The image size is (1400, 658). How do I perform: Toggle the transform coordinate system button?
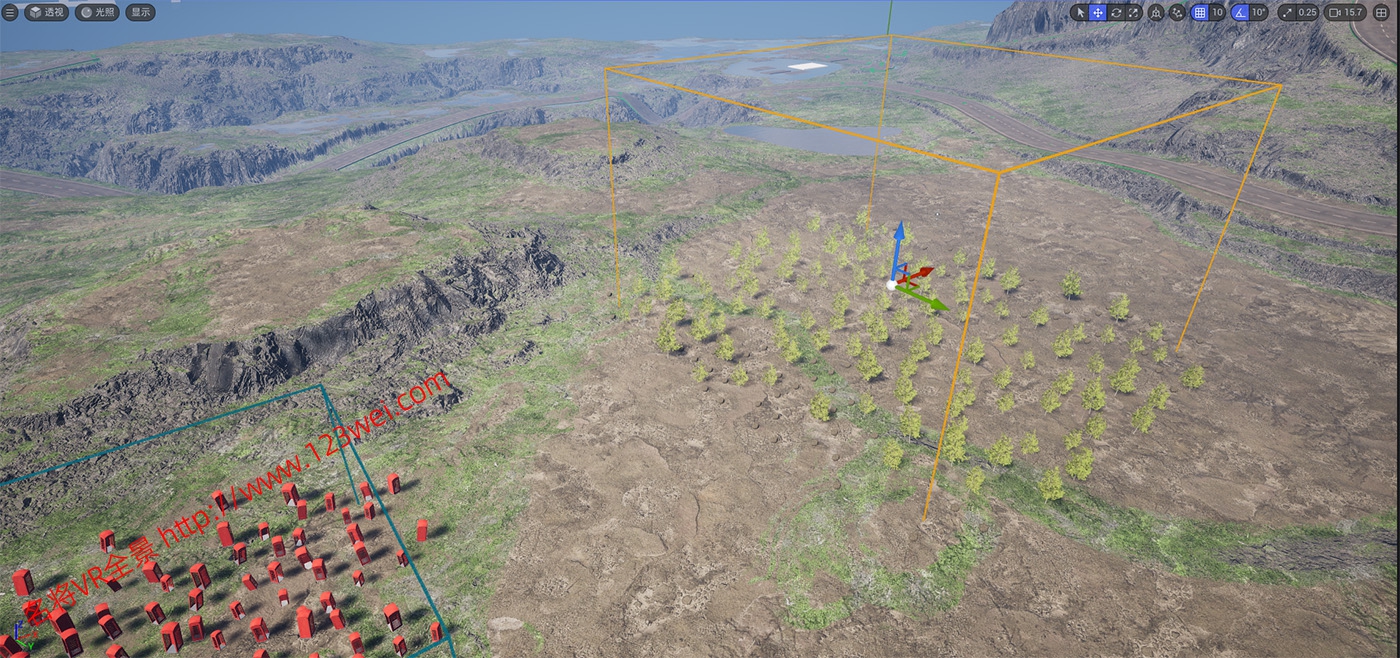[1156, 12]
